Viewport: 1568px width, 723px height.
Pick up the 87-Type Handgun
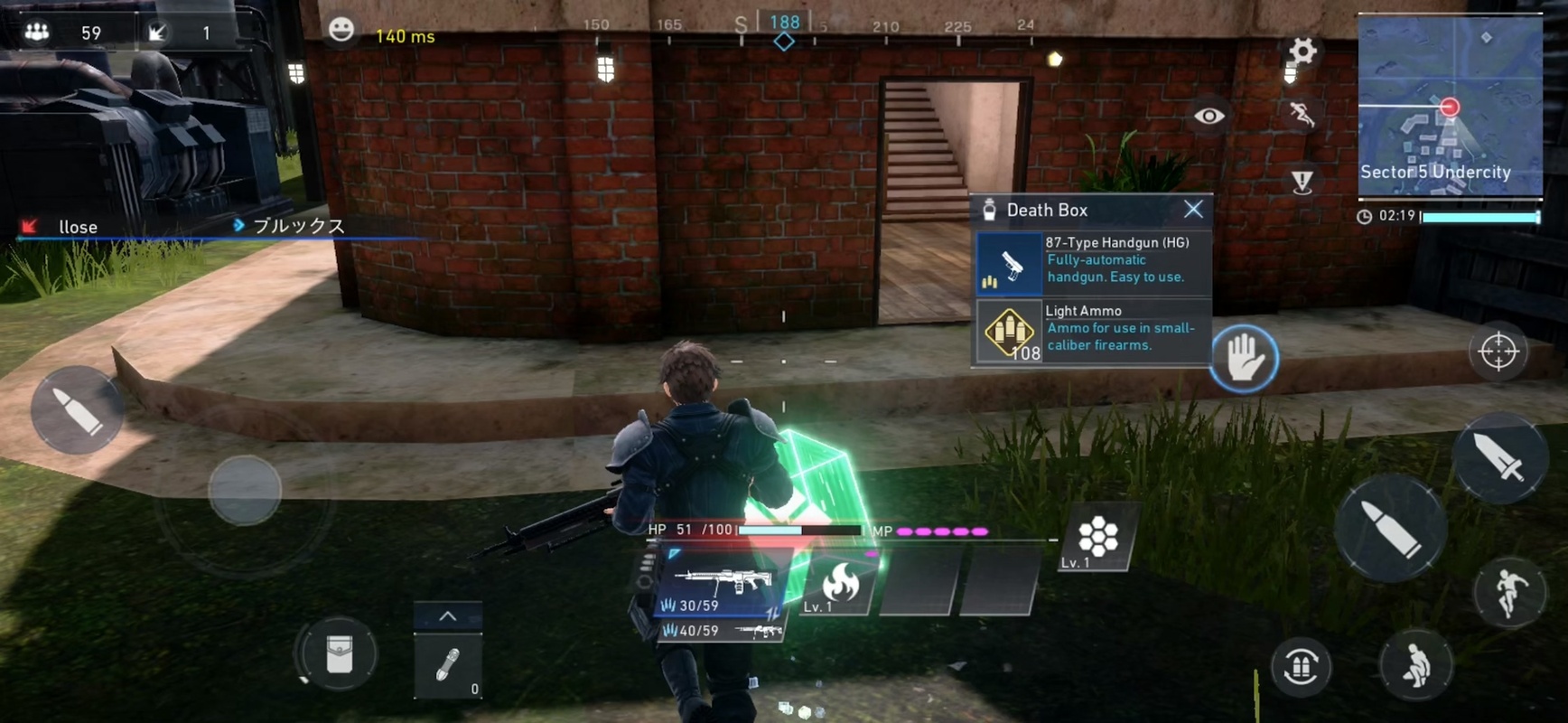tap(1092, 262)
